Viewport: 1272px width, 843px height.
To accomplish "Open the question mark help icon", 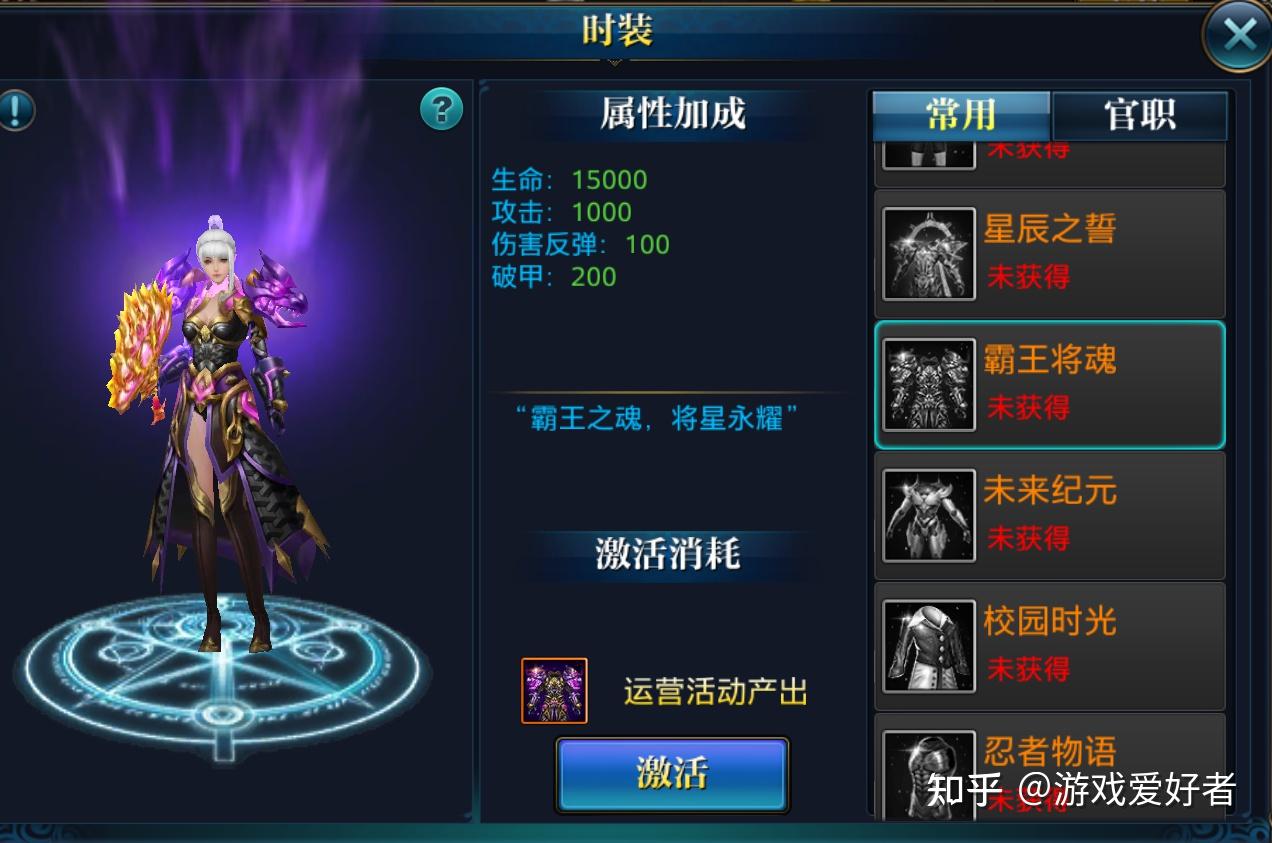I will click(441, 108).
